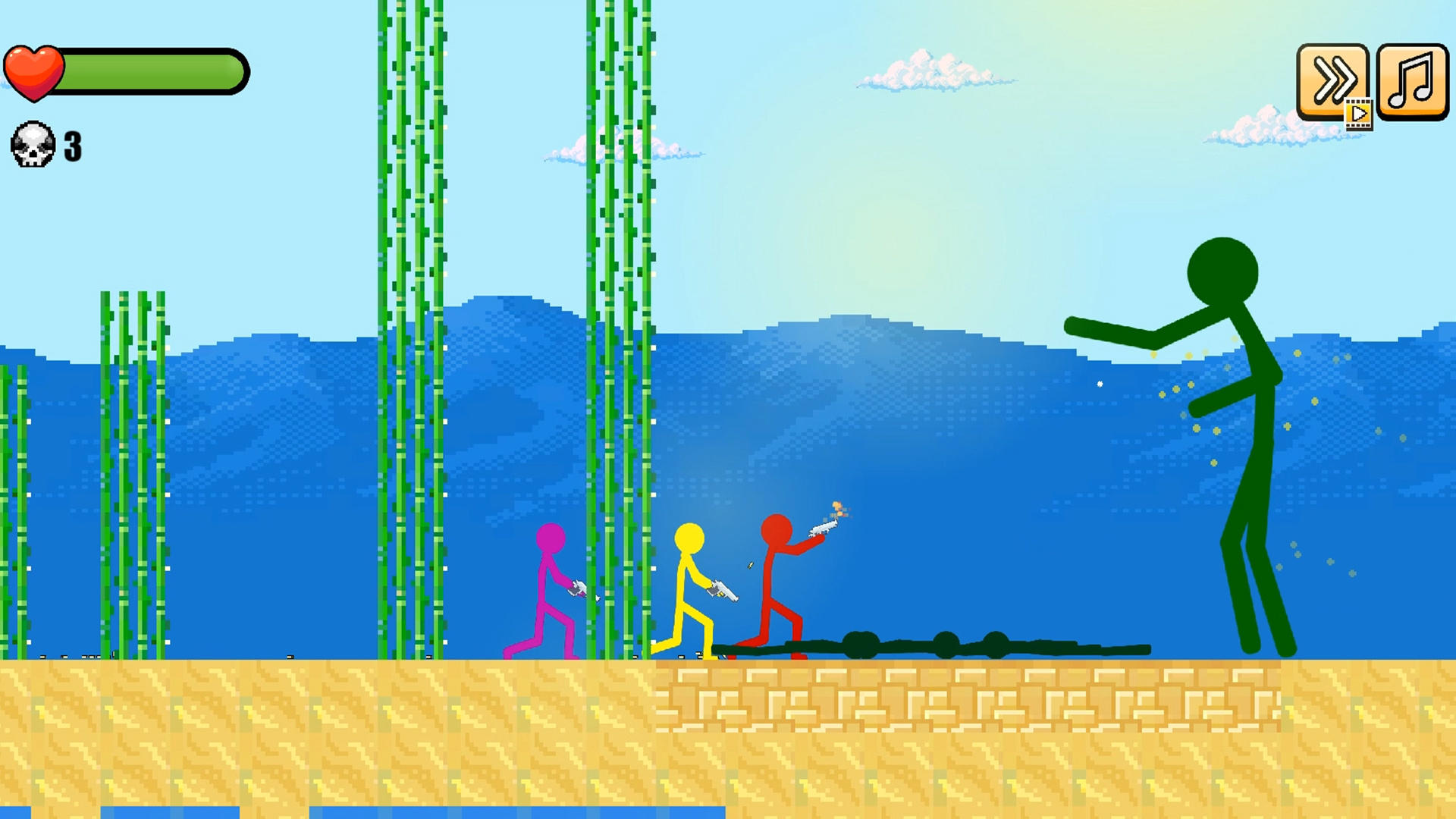Select the red stickman firing a pistol
This screenshot has width=1456, height=819.
[x=773, y=576]
